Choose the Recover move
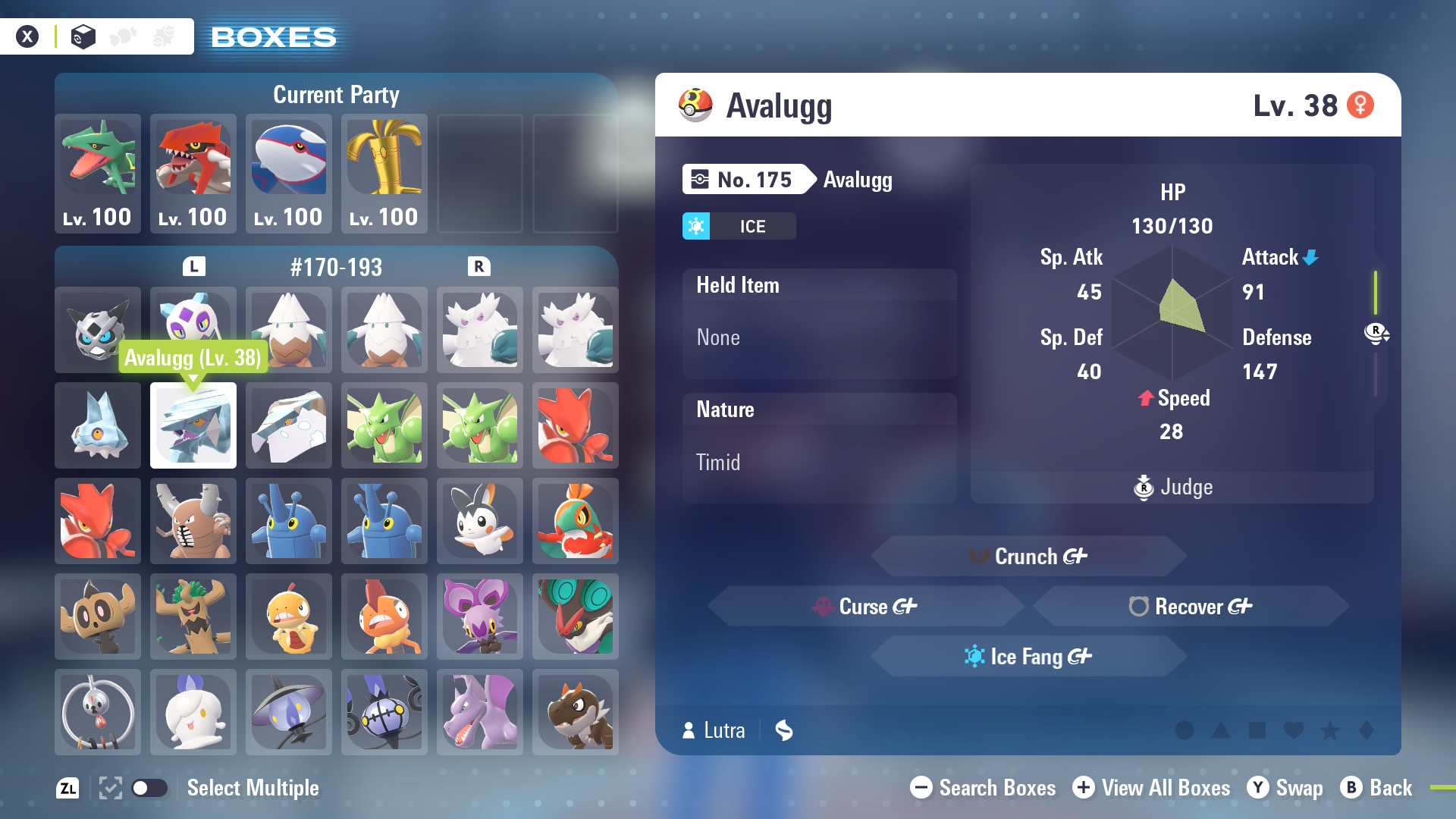The image size is (1456, 819). (1191, 607)
